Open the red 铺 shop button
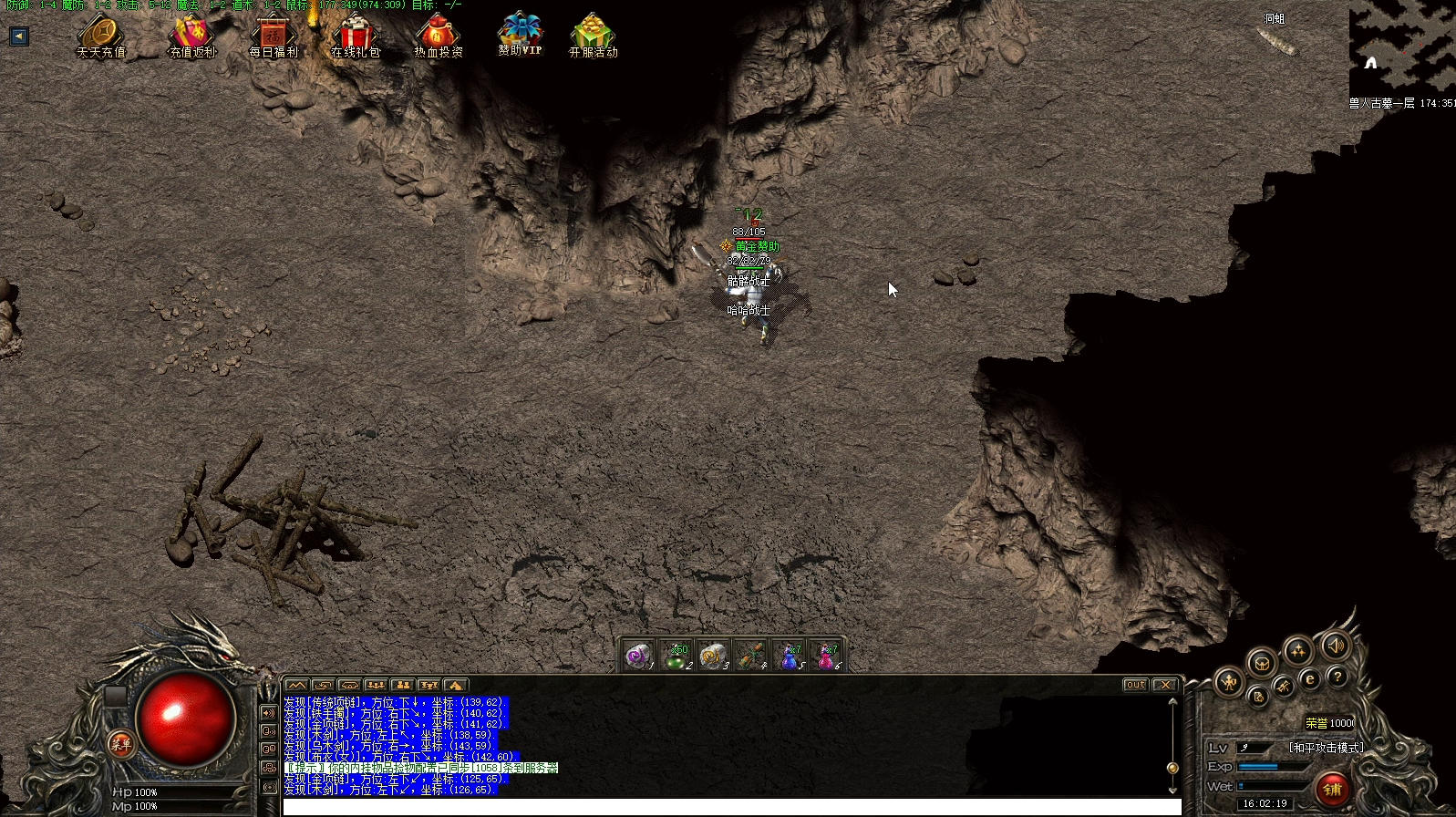Image resolution: width=1456 pixels, height=817 pixels. point(1333,789)
